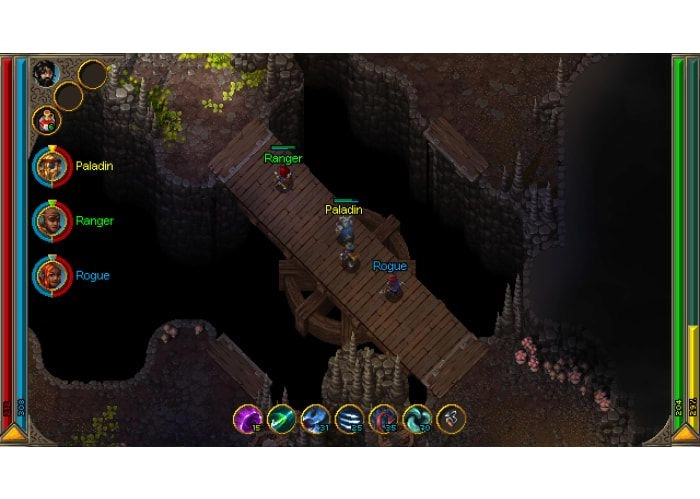The image size is (700, 499).
Task: Select the Ranger party portrait
Action: [x=50, y=220]
